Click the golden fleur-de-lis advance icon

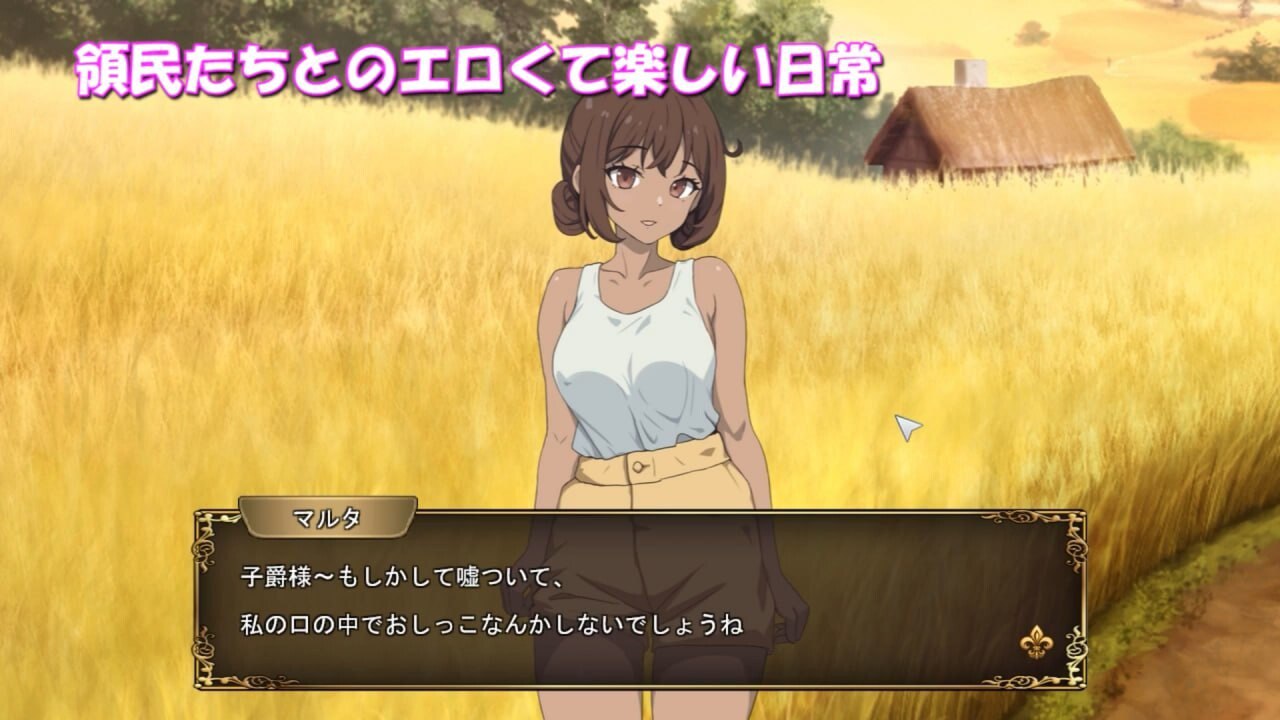[1036, 642]
